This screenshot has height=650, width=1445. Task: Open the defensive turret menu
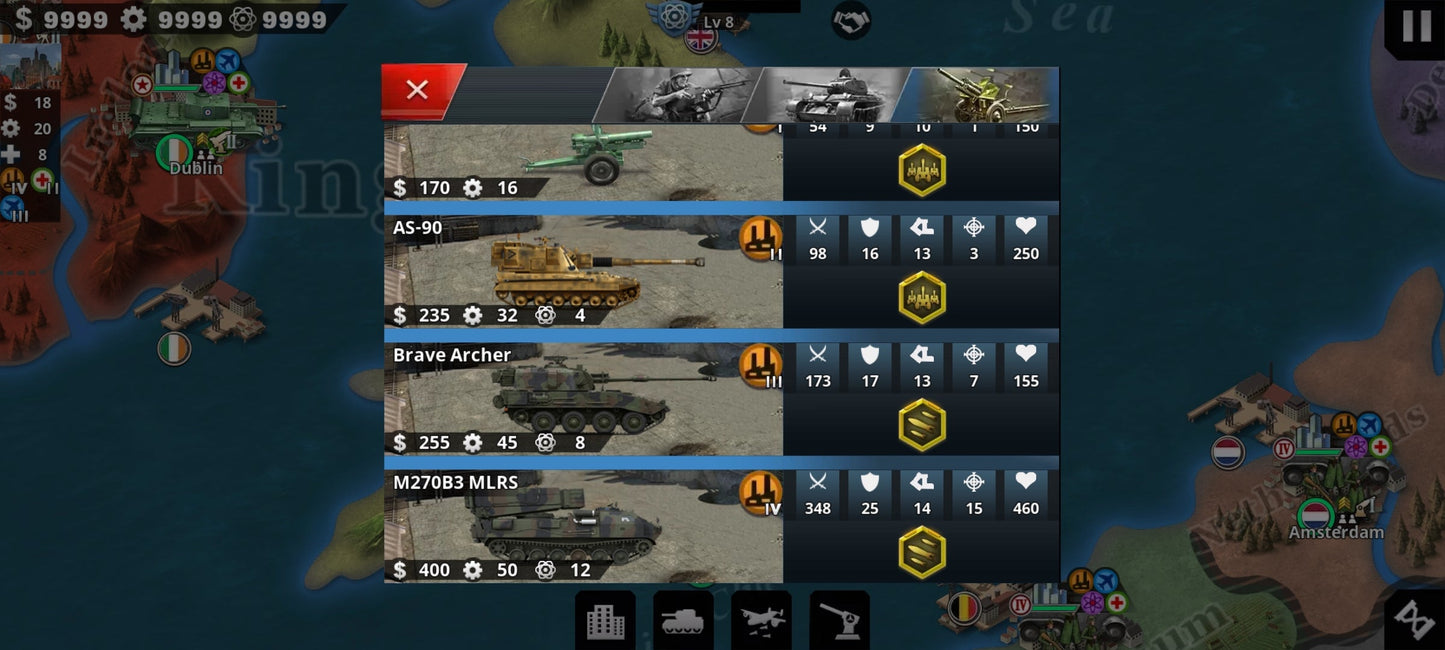(x=839, y=620)
